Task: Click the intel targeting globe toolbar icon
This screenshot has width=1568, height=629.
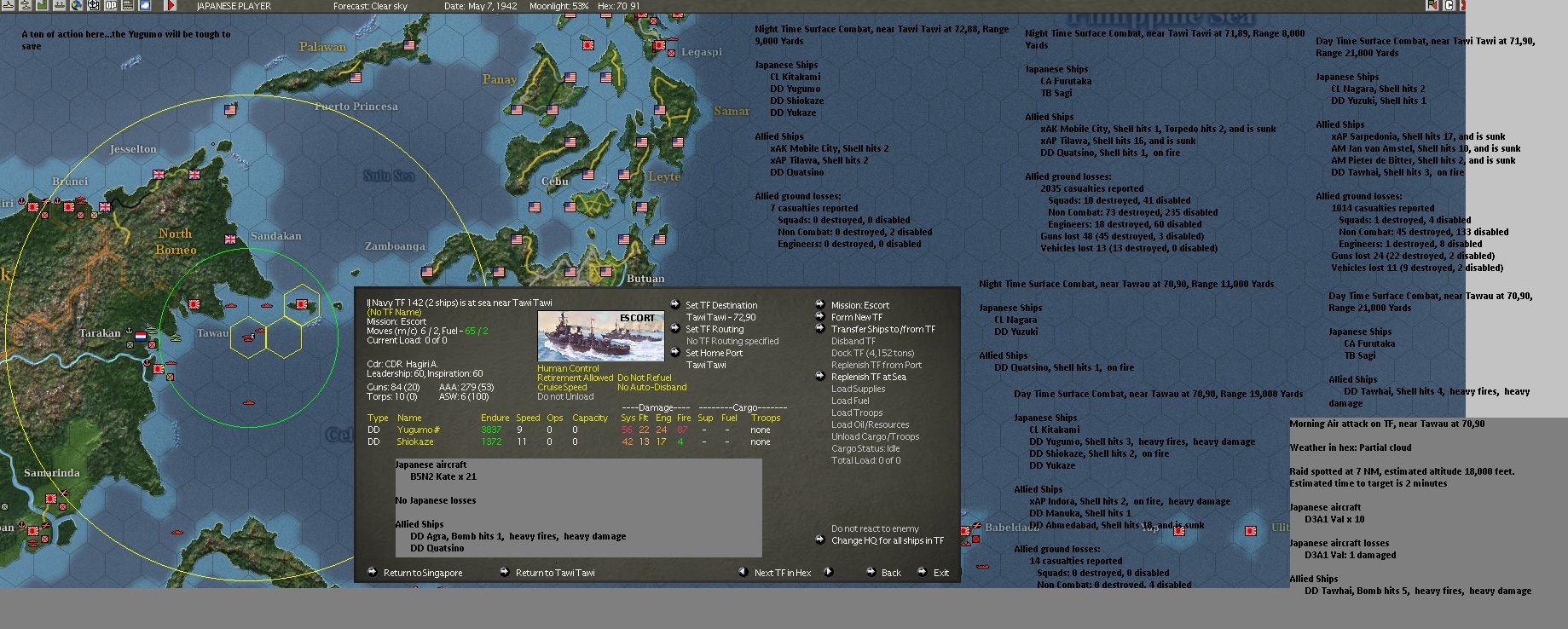Action: click(92, 7)
